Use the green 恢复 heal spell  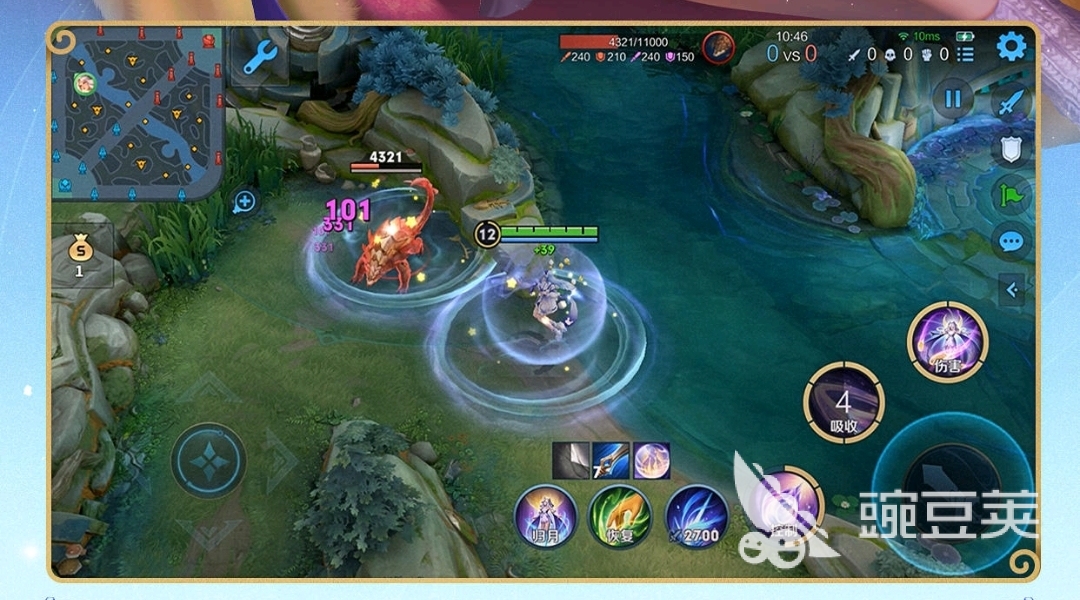pyautogui.click(x=620, y=516)
